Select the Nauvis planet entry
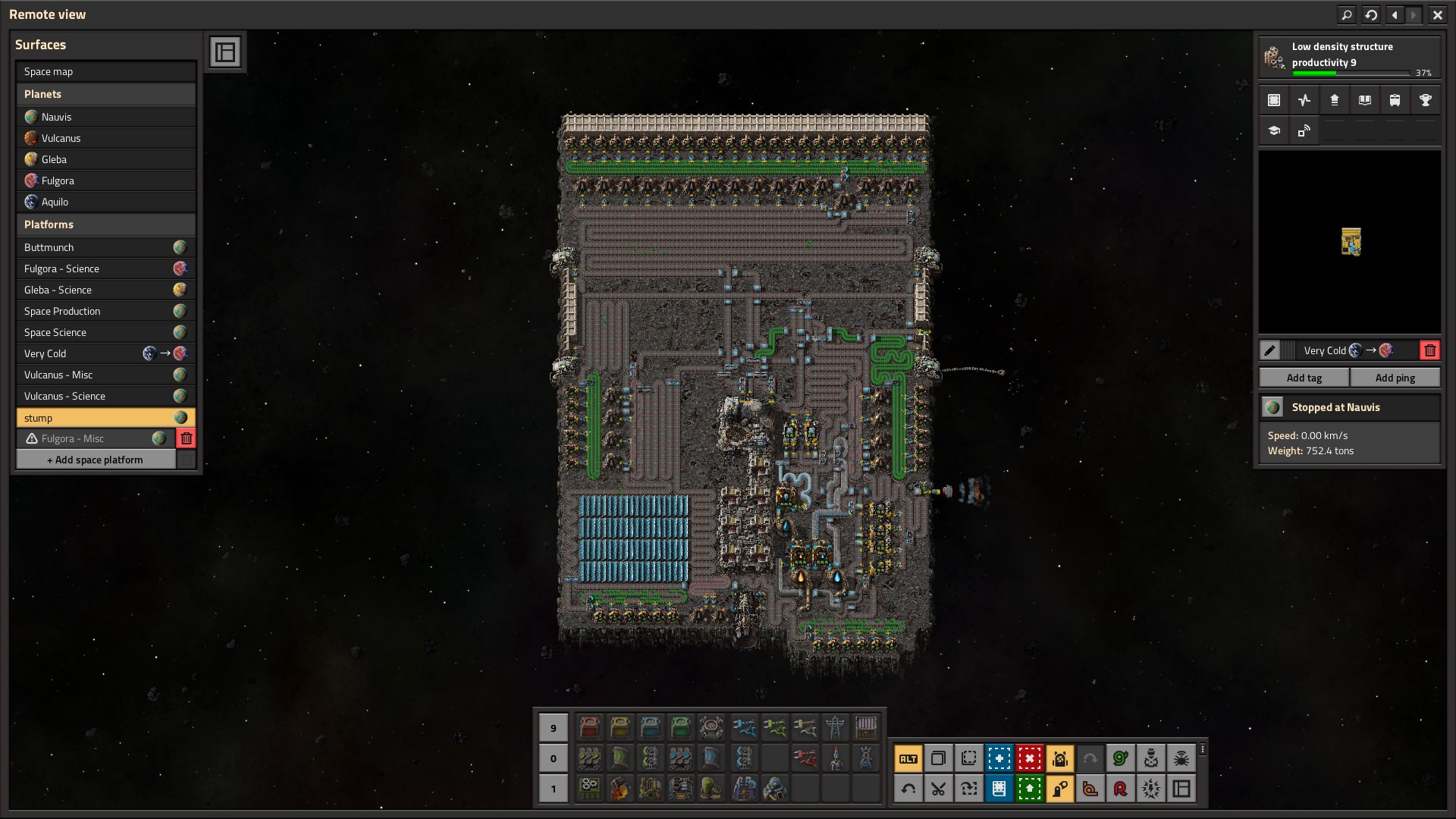1456x819 pixels. 105,117
